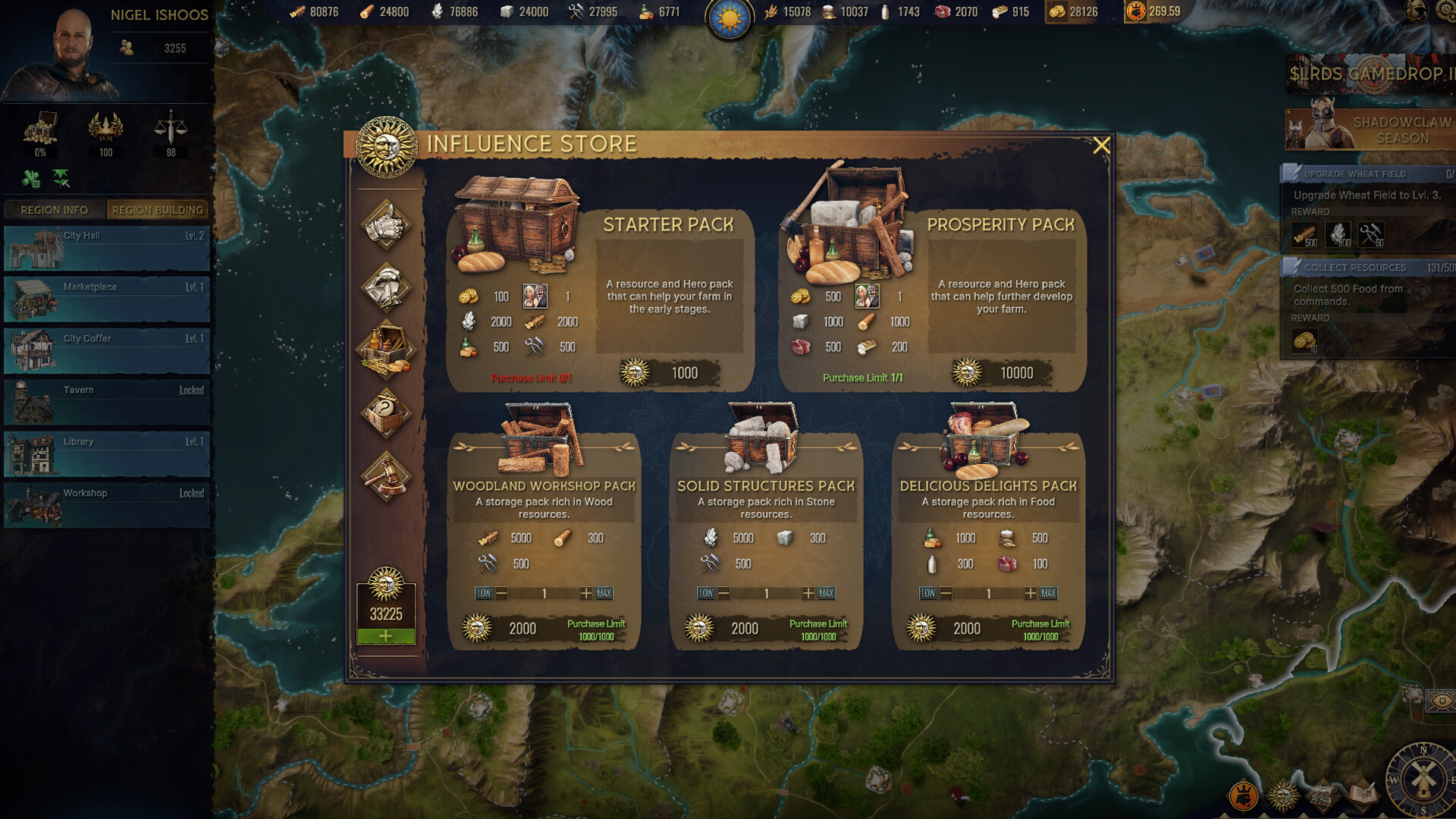Screen dimensions: 1456x819
Task: Select the resource crate store category
Action: point(386,349)
